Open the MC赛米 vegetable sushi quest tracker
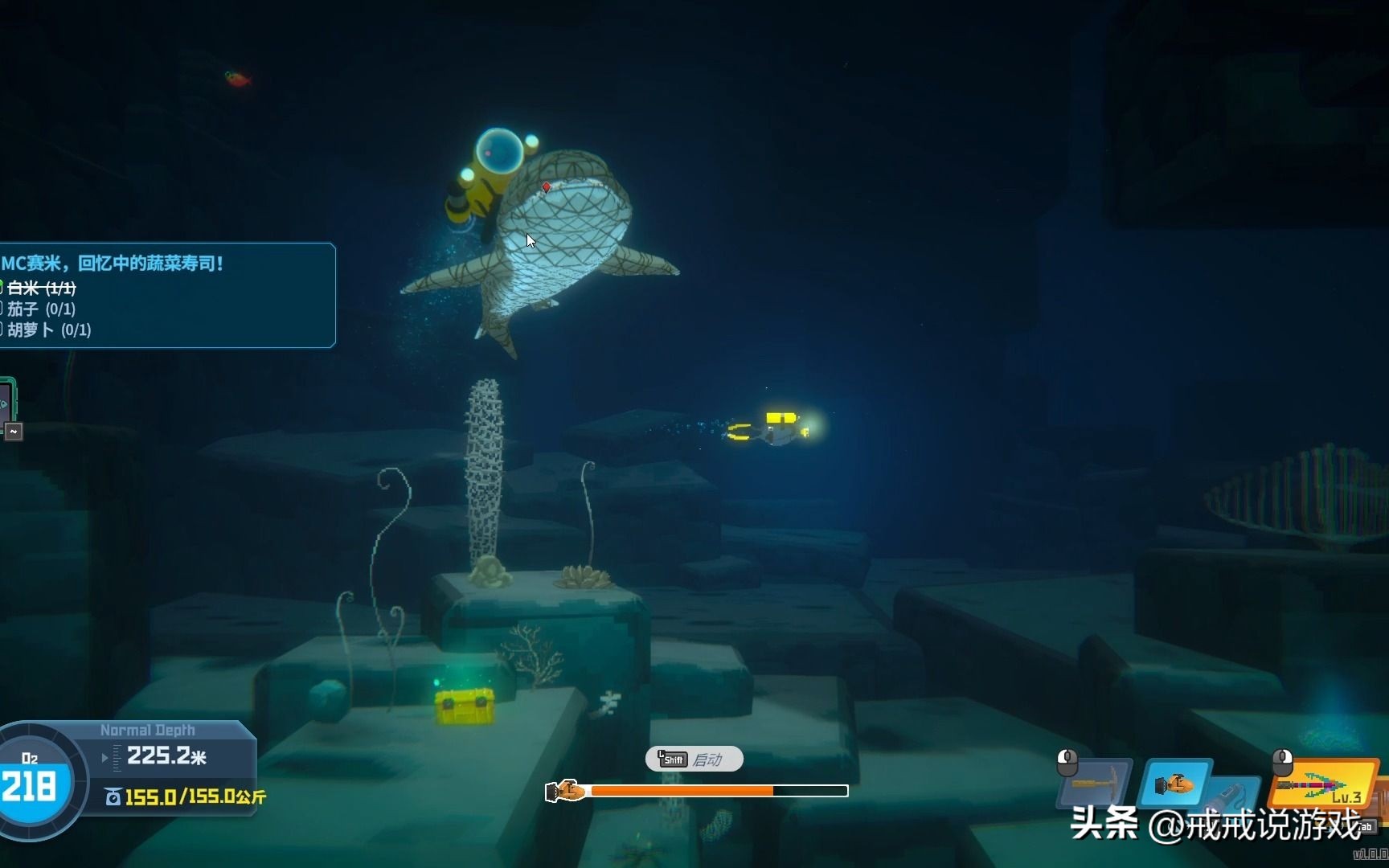This screenshot has width=1389, height=868. pyautogui.click(x=113, y=264)
